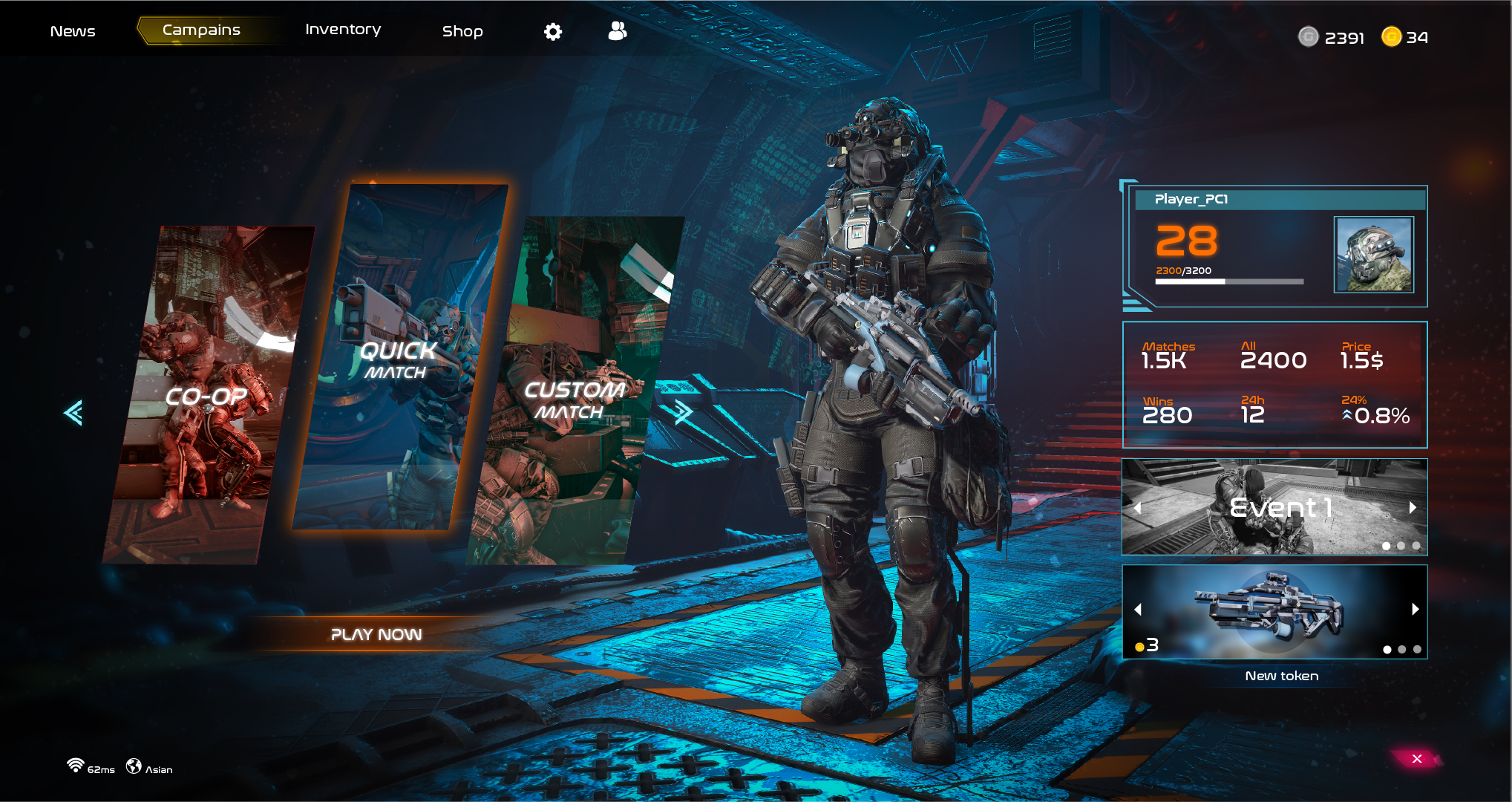Go to the next event banner
1512x802 pixels.
[1413, 508]
